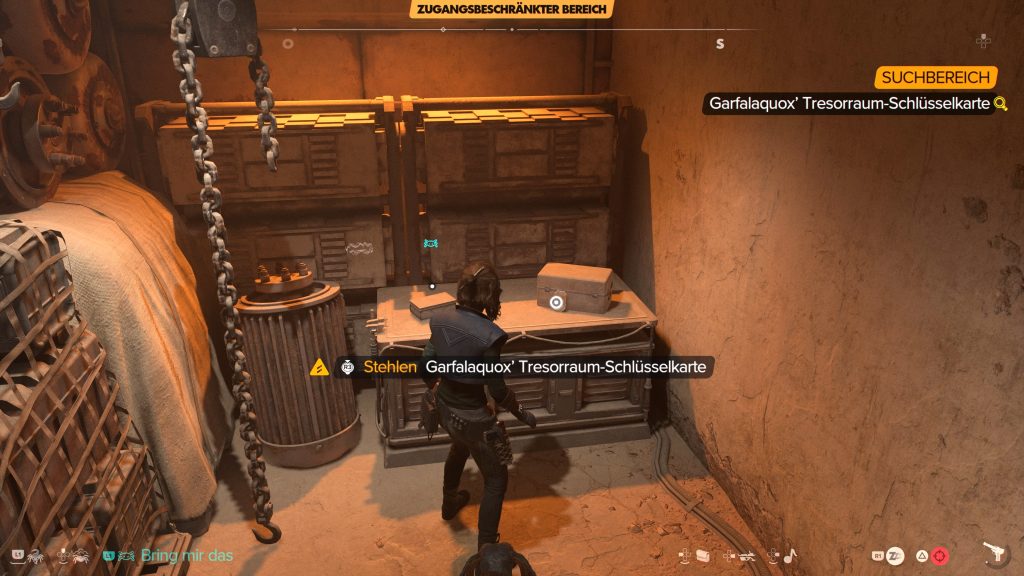Activate the red crosshair targeting ability
The image size is (1024, 576).
coord(941,555)
